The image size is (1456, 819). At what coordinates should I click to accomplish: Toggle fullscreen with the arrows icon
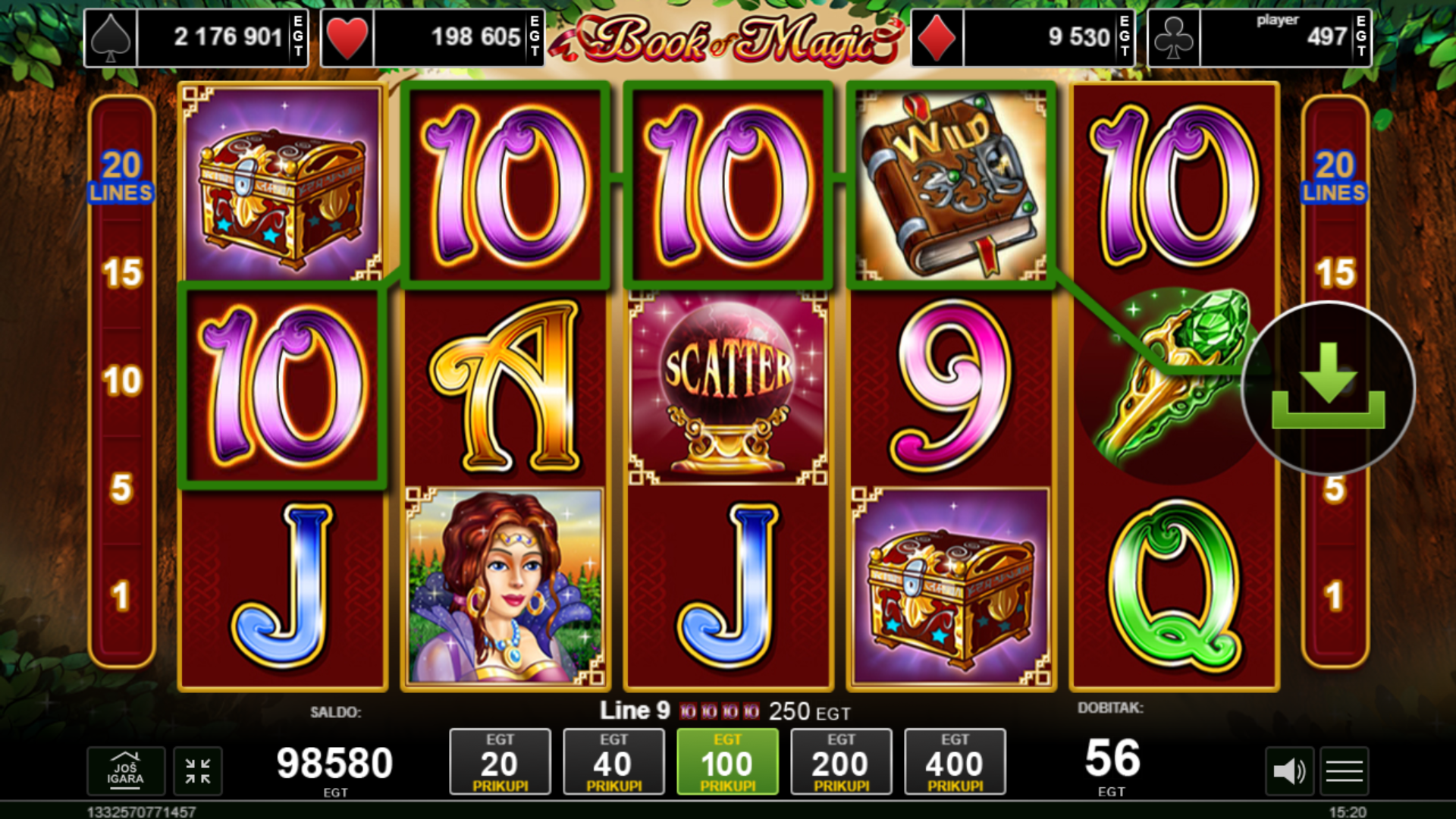click(198, 771)
